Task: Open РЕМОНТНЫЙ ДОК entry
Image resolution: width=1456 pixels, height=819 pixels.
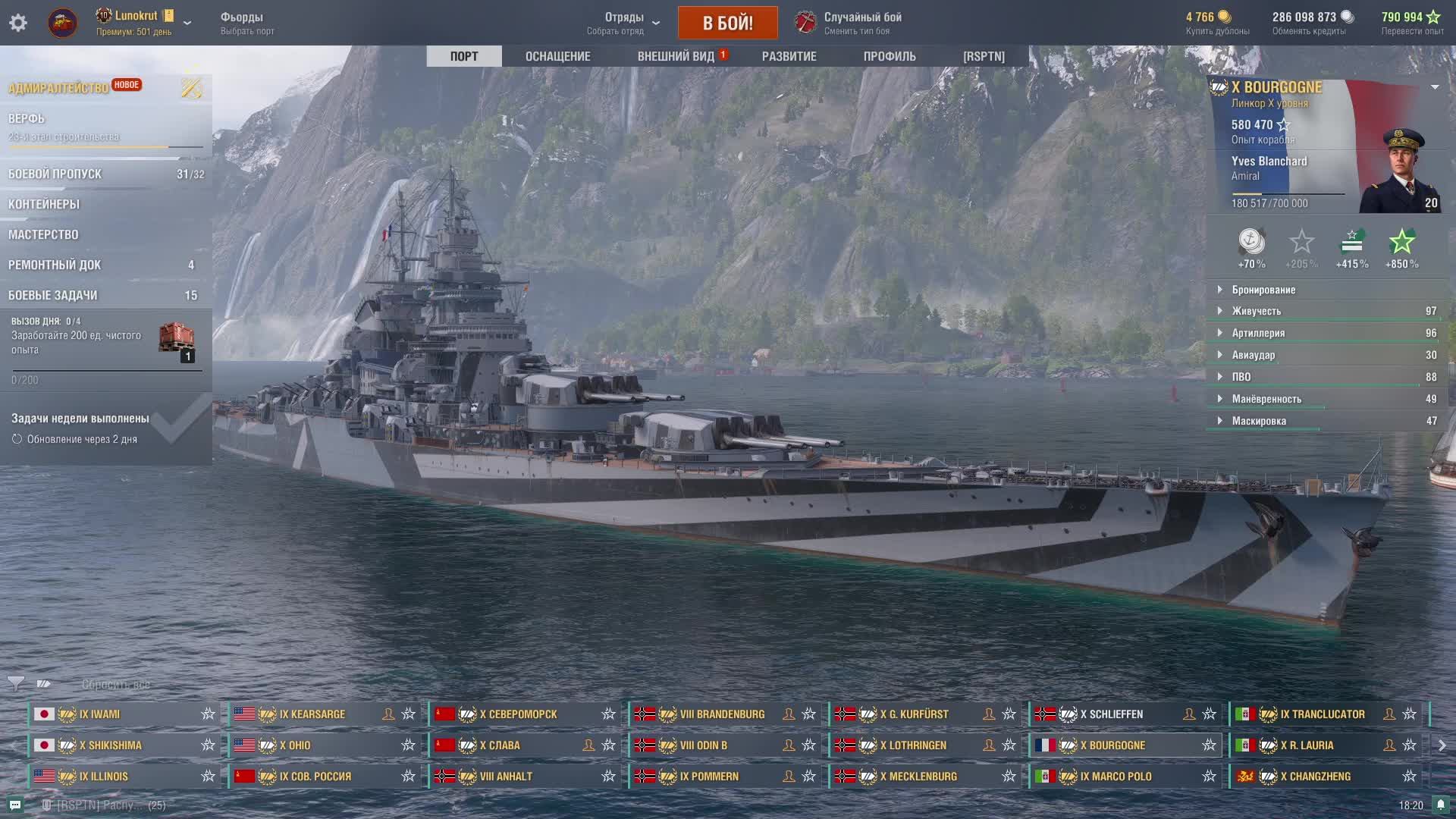Action: (55, 265)
